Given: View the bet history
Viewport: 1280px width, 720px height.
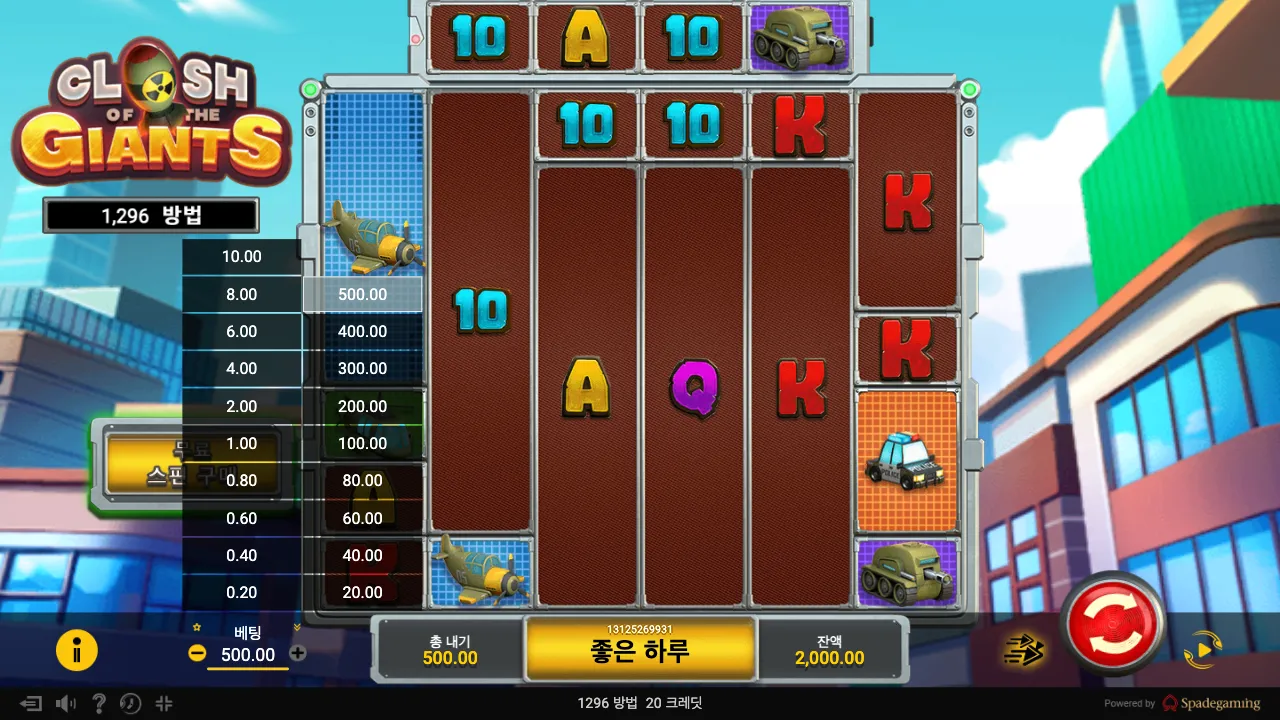Looking at the screenshot, I should tap(131, 704).
